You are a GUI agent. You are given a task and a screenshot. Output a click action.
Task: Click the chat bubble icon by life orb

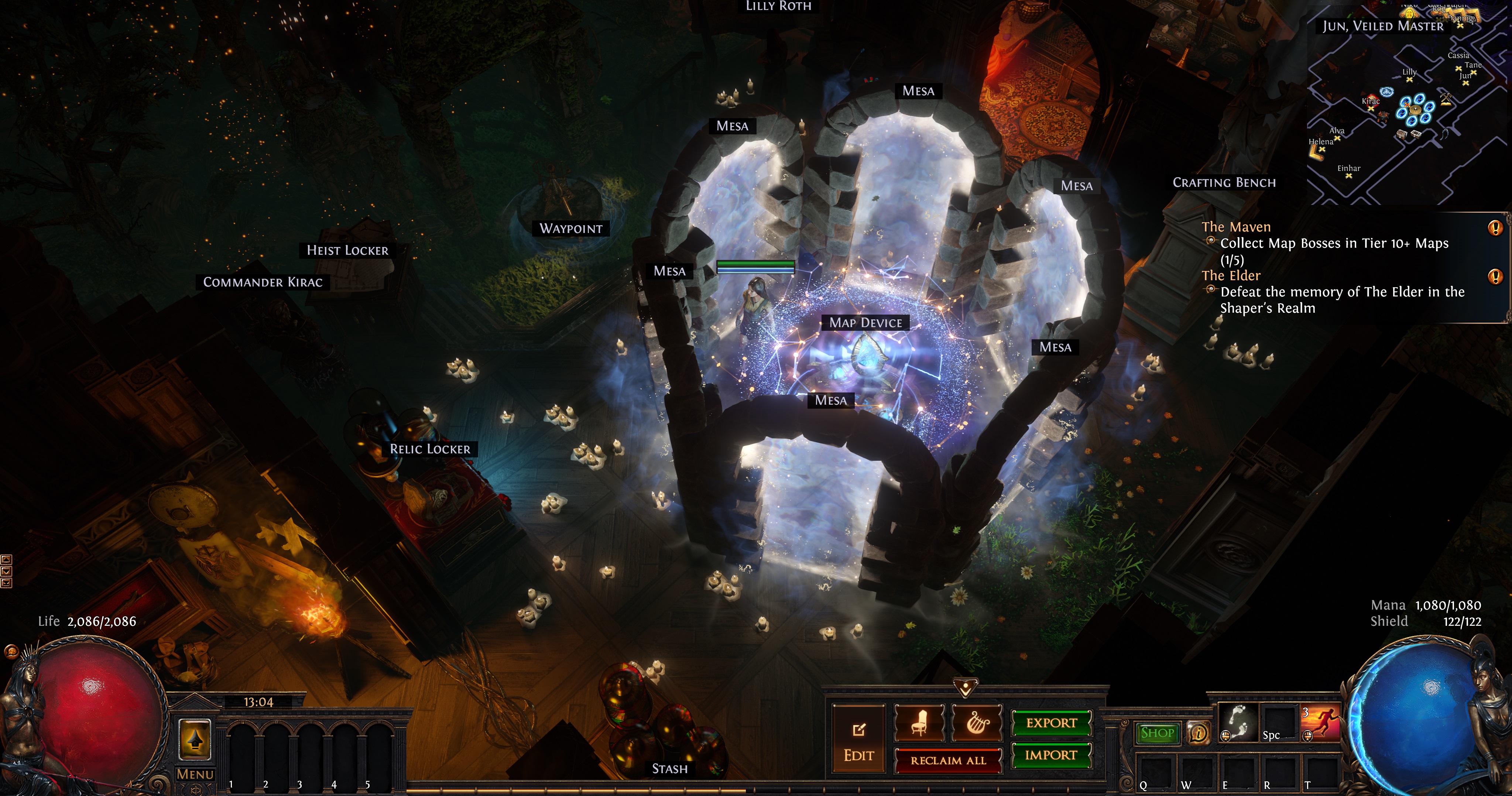pyautogui.click(x=11, y=652)
